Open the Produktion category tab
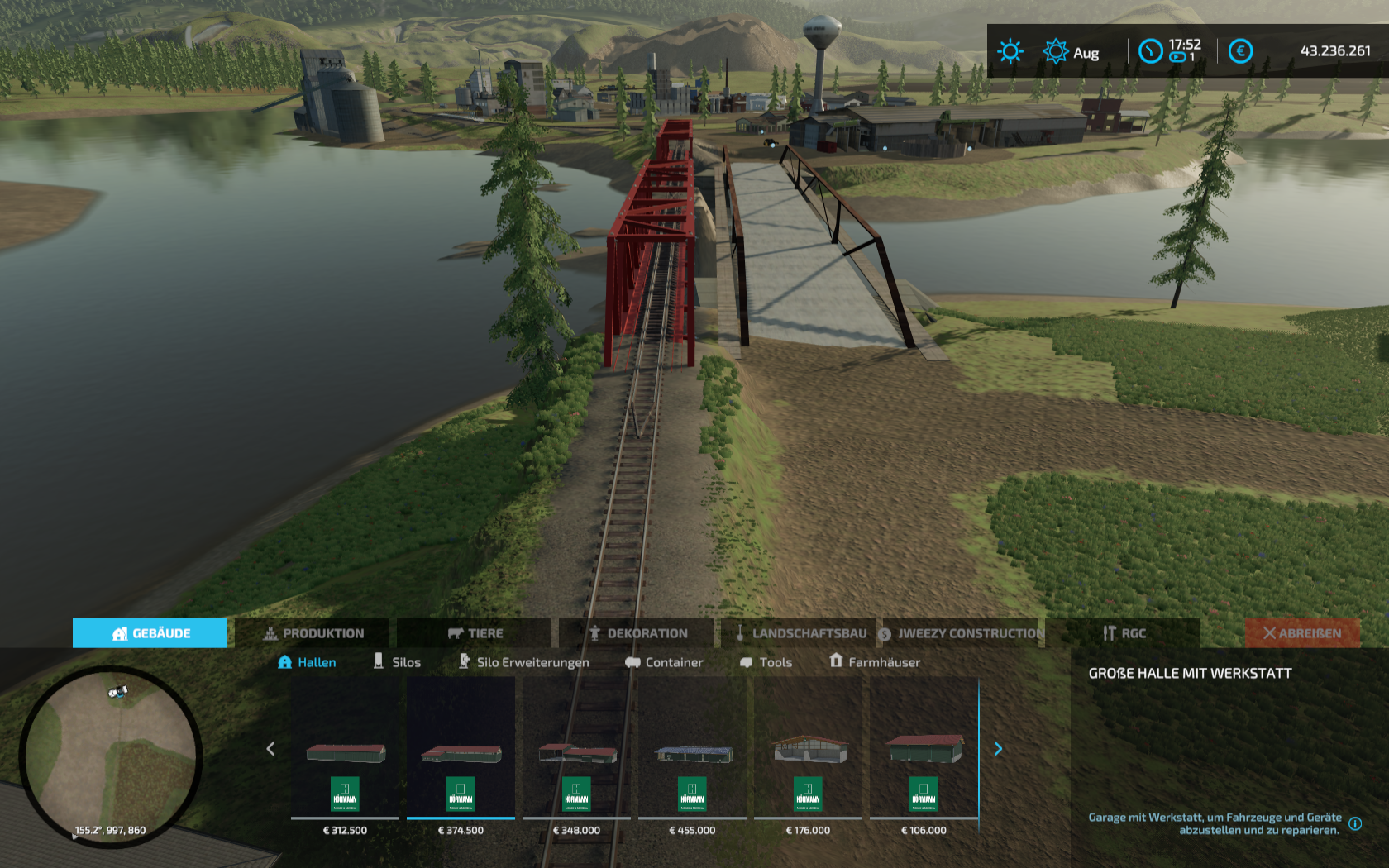 click(313, 633)
